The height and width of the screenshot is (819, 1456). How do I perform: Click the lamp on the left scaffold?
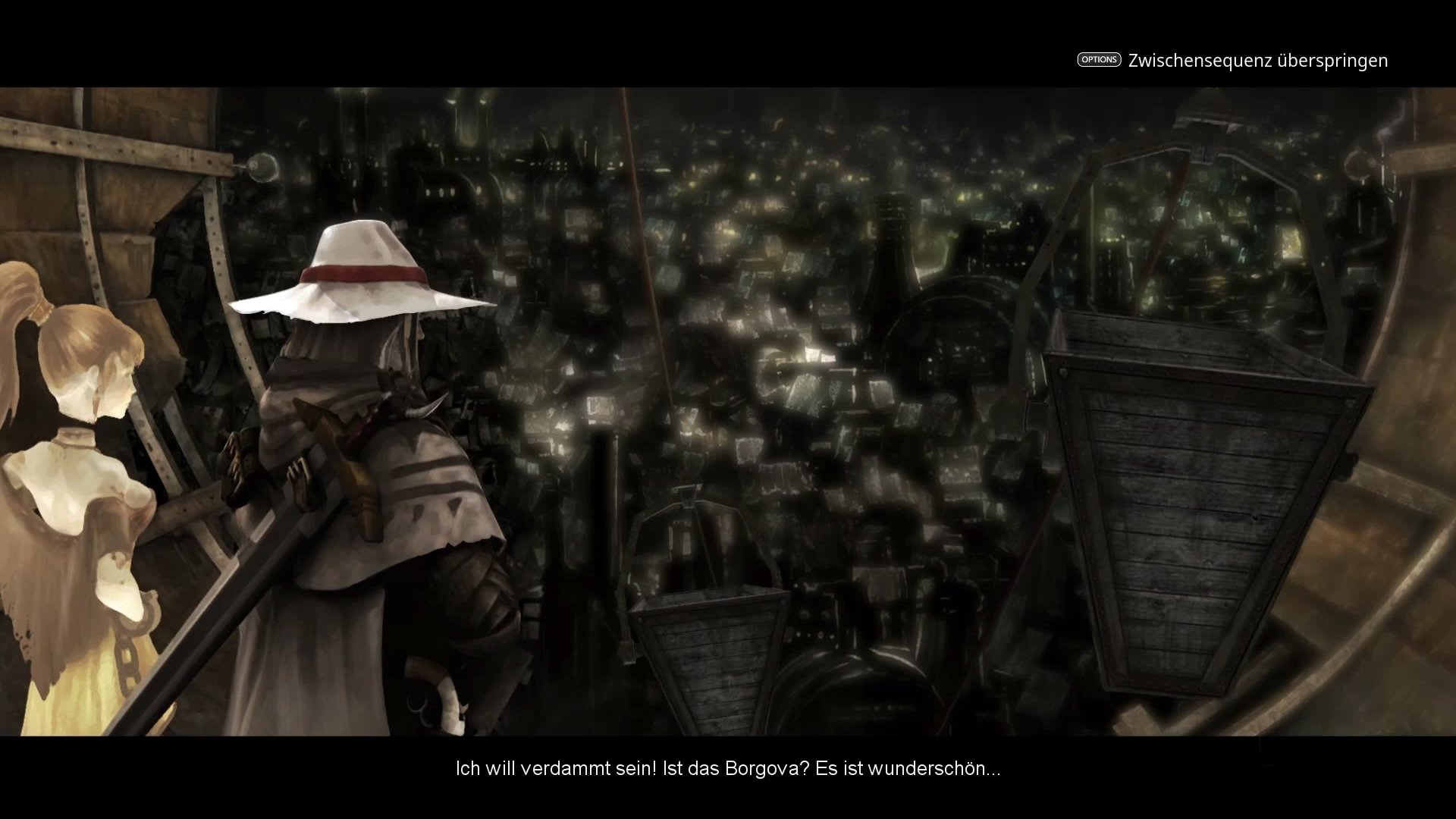(262, 167)
